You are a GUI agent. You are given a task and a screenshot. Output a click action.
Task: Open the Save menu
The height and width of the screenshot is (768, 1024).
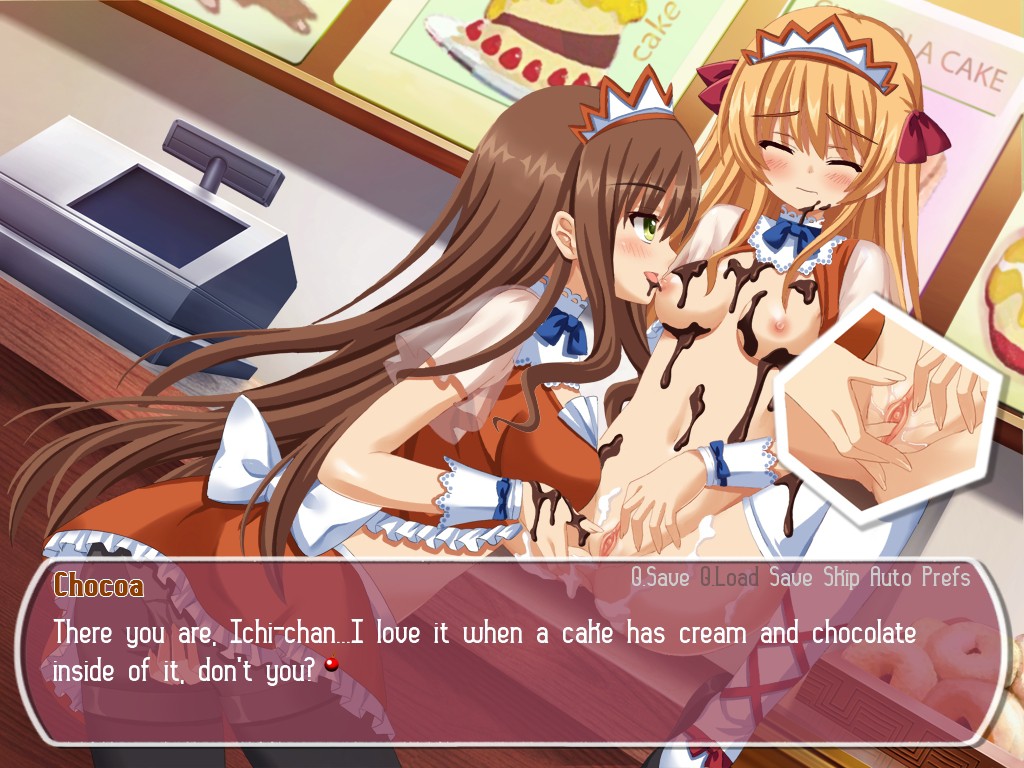point(791,577)
